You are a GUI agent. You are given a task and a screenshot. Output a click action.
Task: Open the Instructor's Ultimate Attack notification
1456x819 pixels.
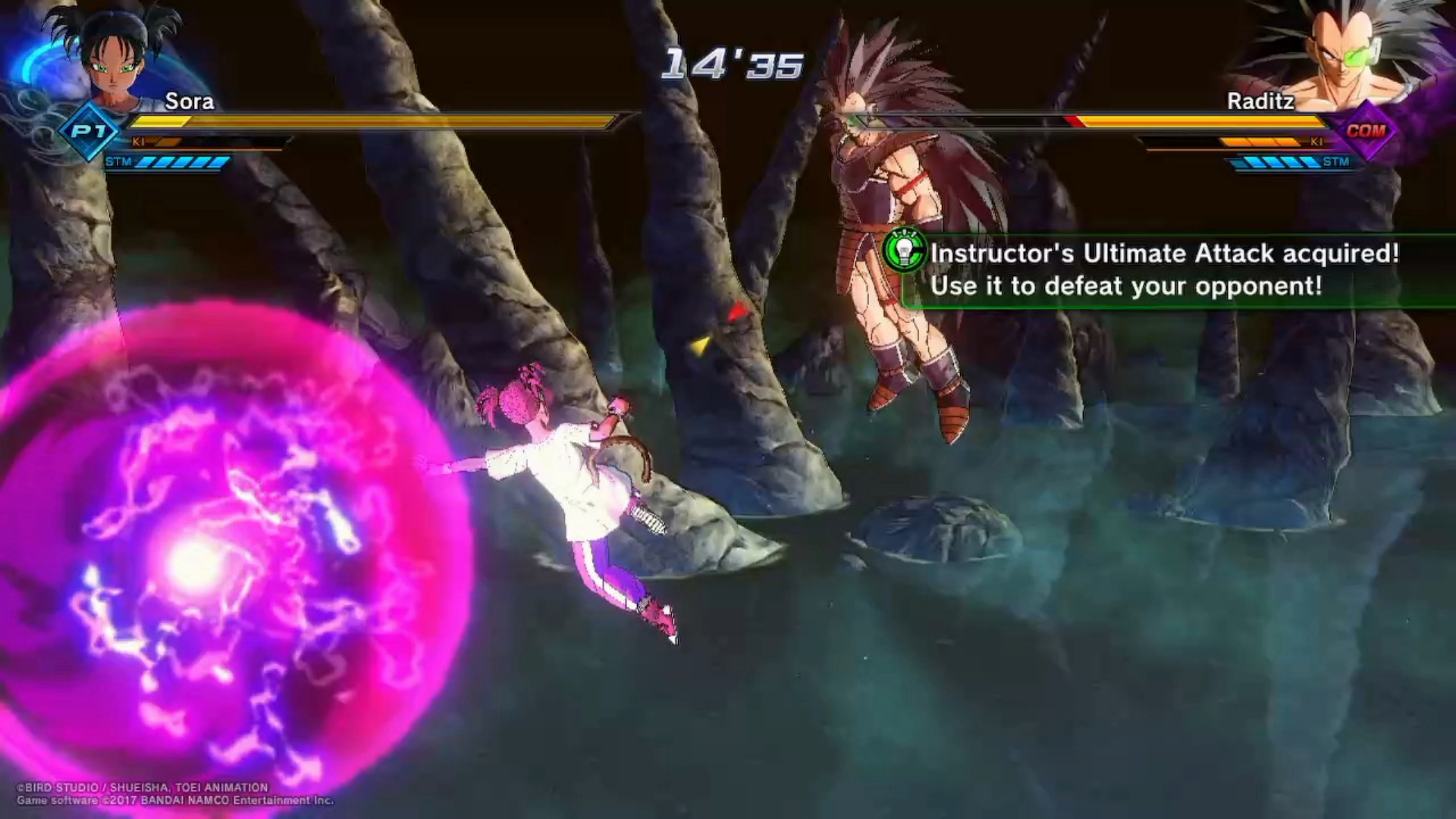[1164, 270]
